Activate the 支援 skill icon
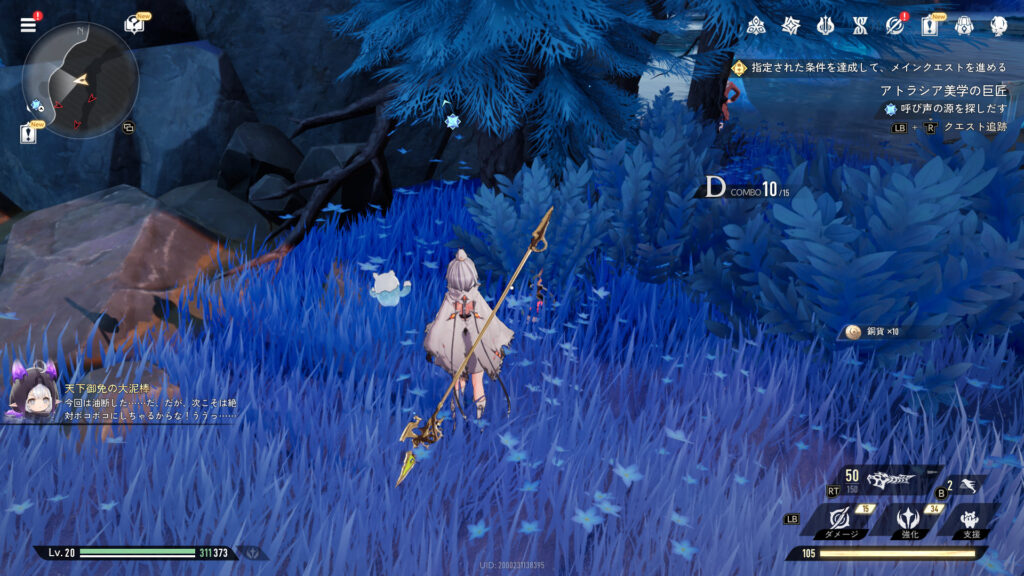1024x576 pixels. tap(970, 518)
